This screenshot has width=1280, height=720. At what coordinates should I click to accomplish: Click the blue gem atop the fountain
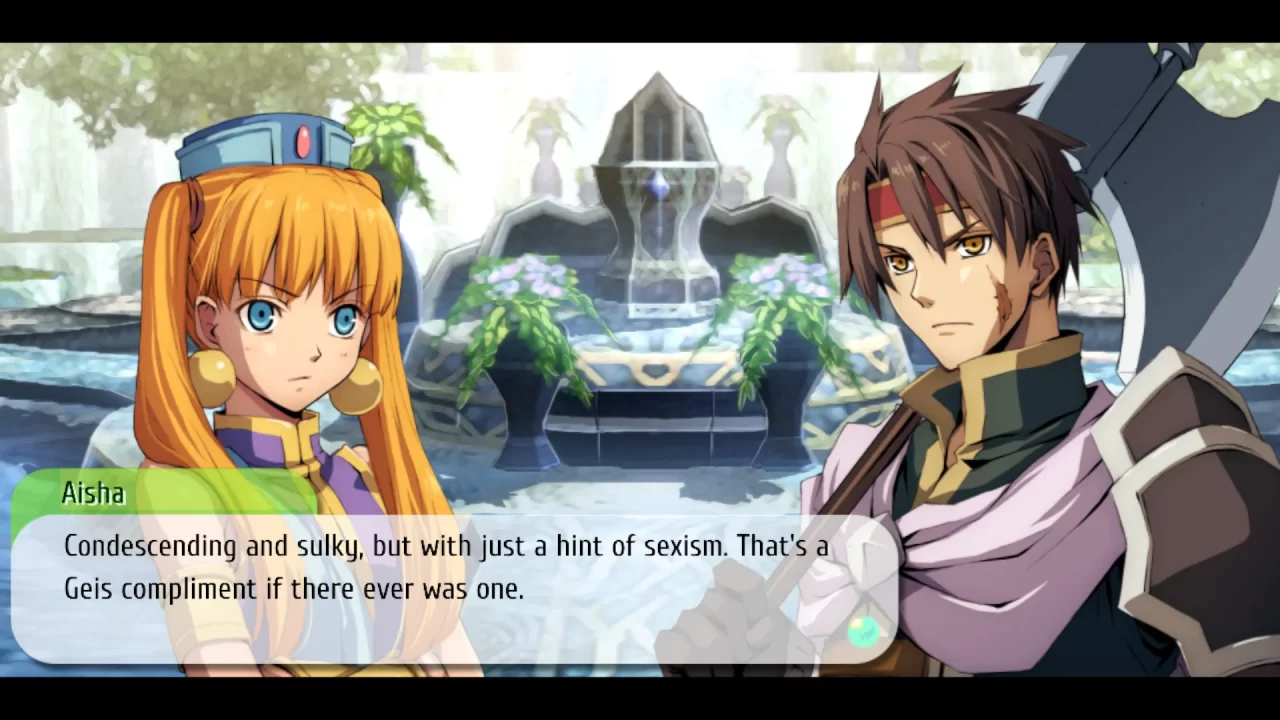[660, 185]
